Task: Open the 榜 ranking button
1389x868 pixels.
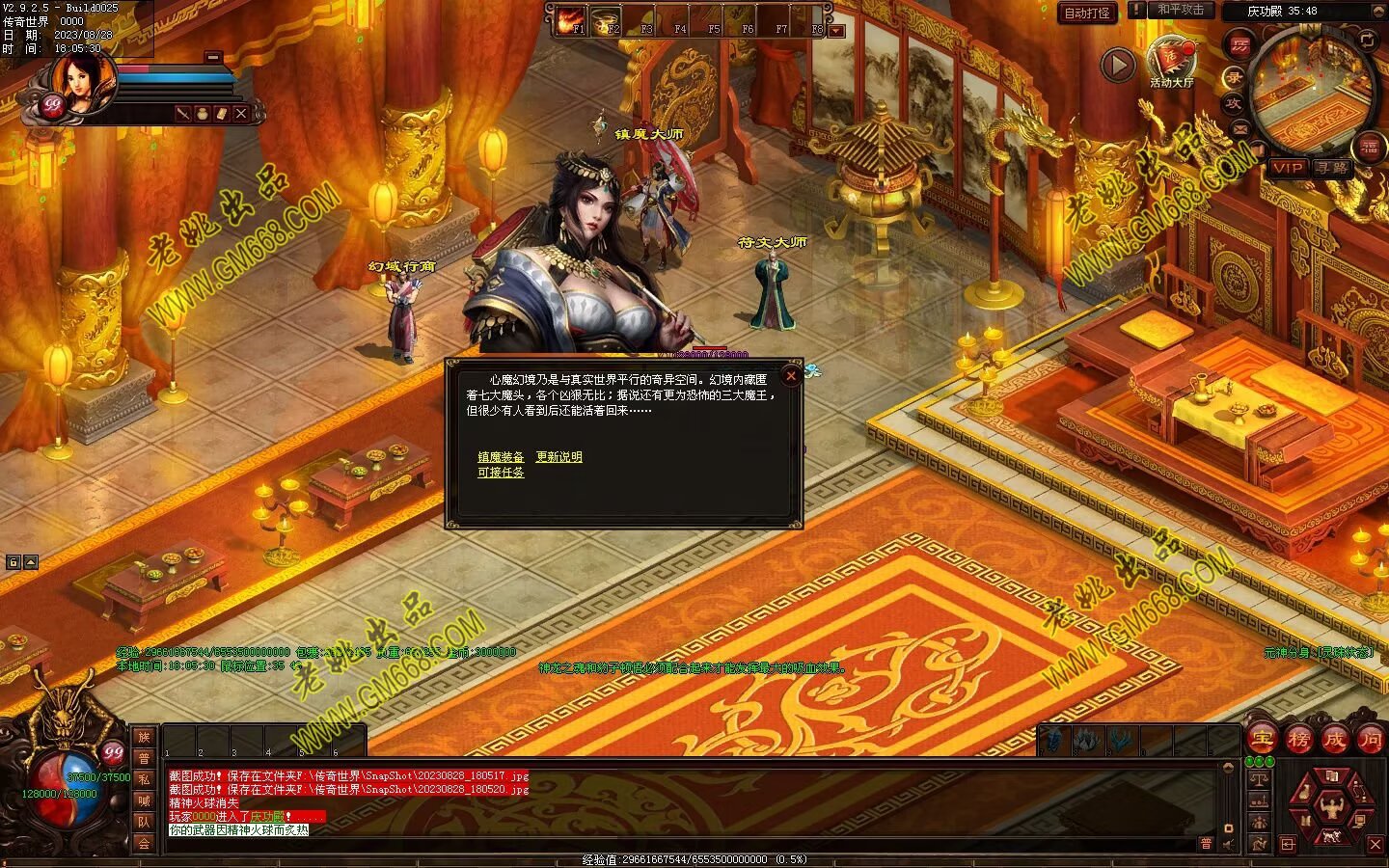Action: coord(1298,740)
